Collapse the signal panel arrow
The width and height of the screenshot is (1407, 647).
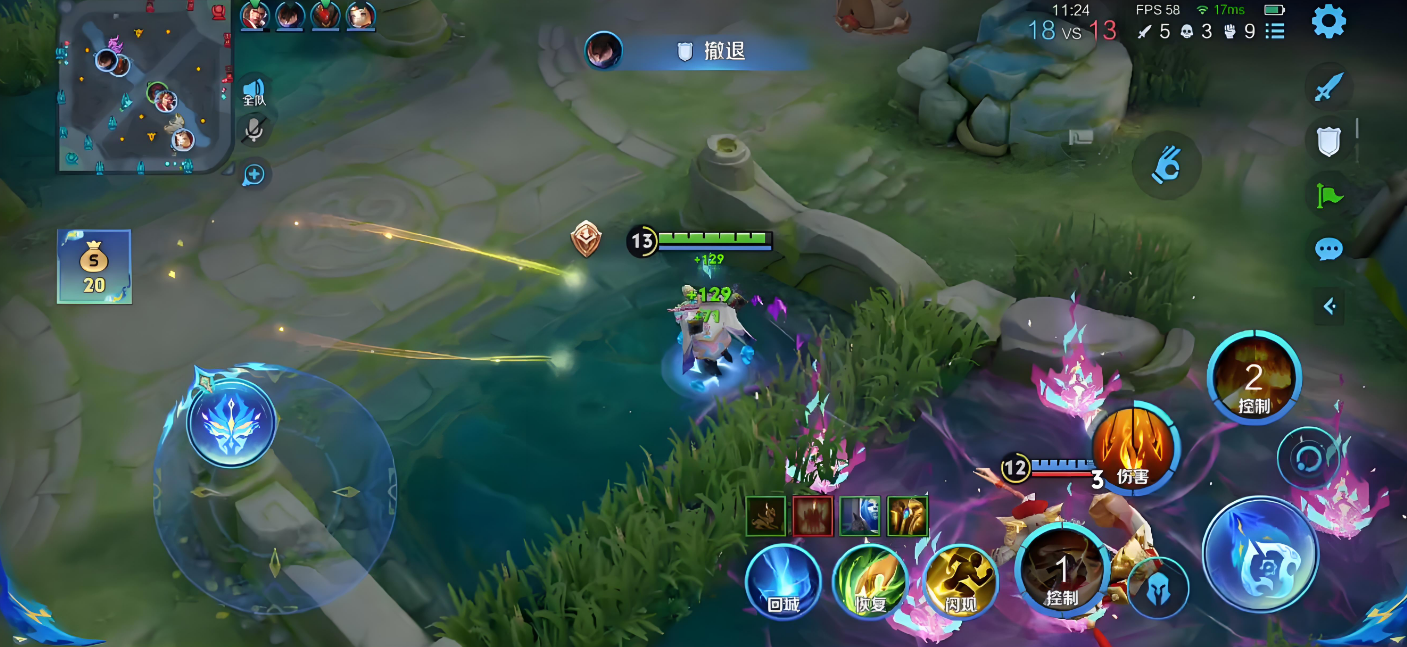pos(1329,306)
